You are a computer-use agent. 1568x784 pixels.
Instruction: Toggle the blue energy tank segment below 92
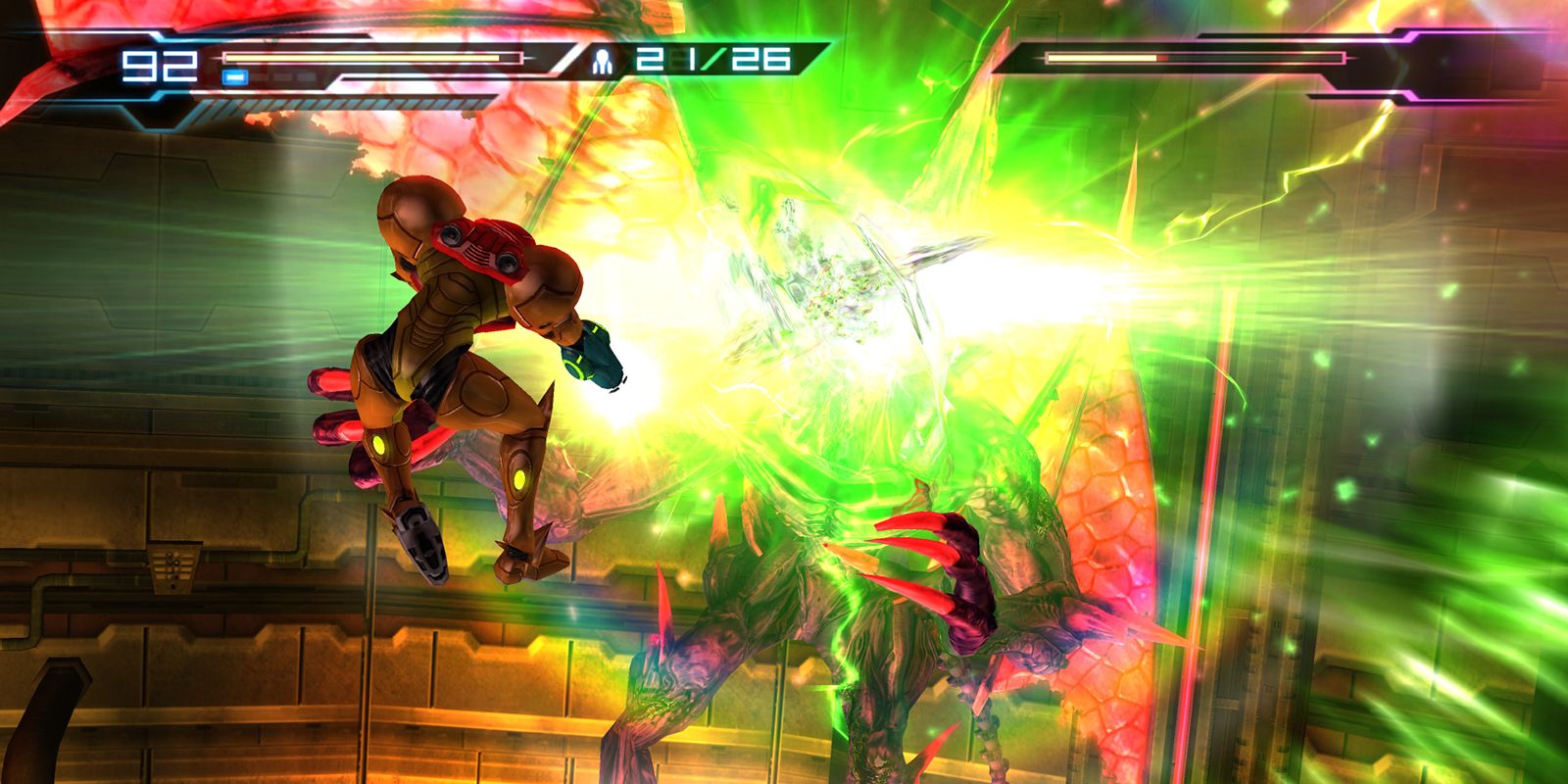point(235,75)
